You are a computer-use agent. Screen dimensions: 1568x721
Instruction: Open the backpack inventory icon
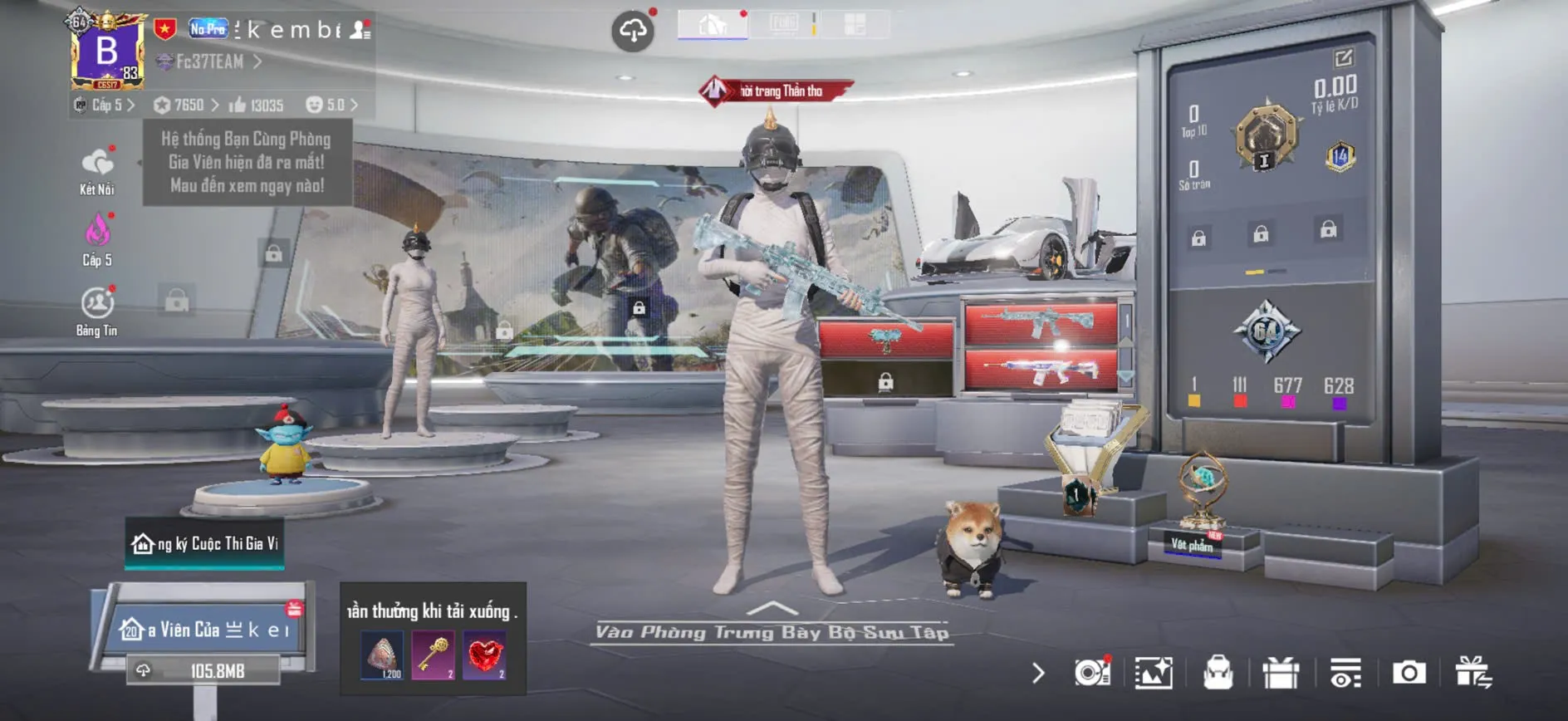click(1218, 673)
